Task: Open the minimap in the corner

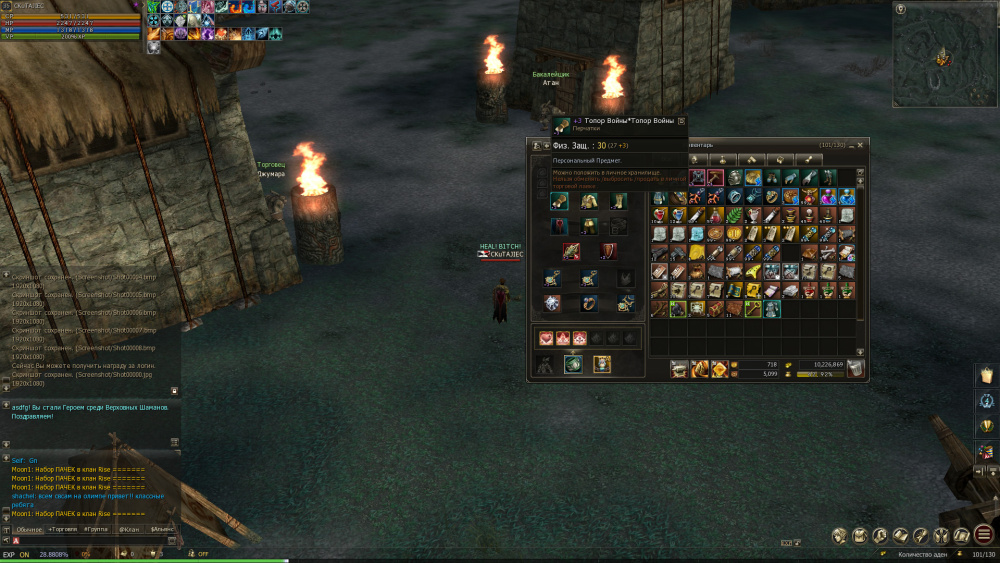Action: click(940, 54)
